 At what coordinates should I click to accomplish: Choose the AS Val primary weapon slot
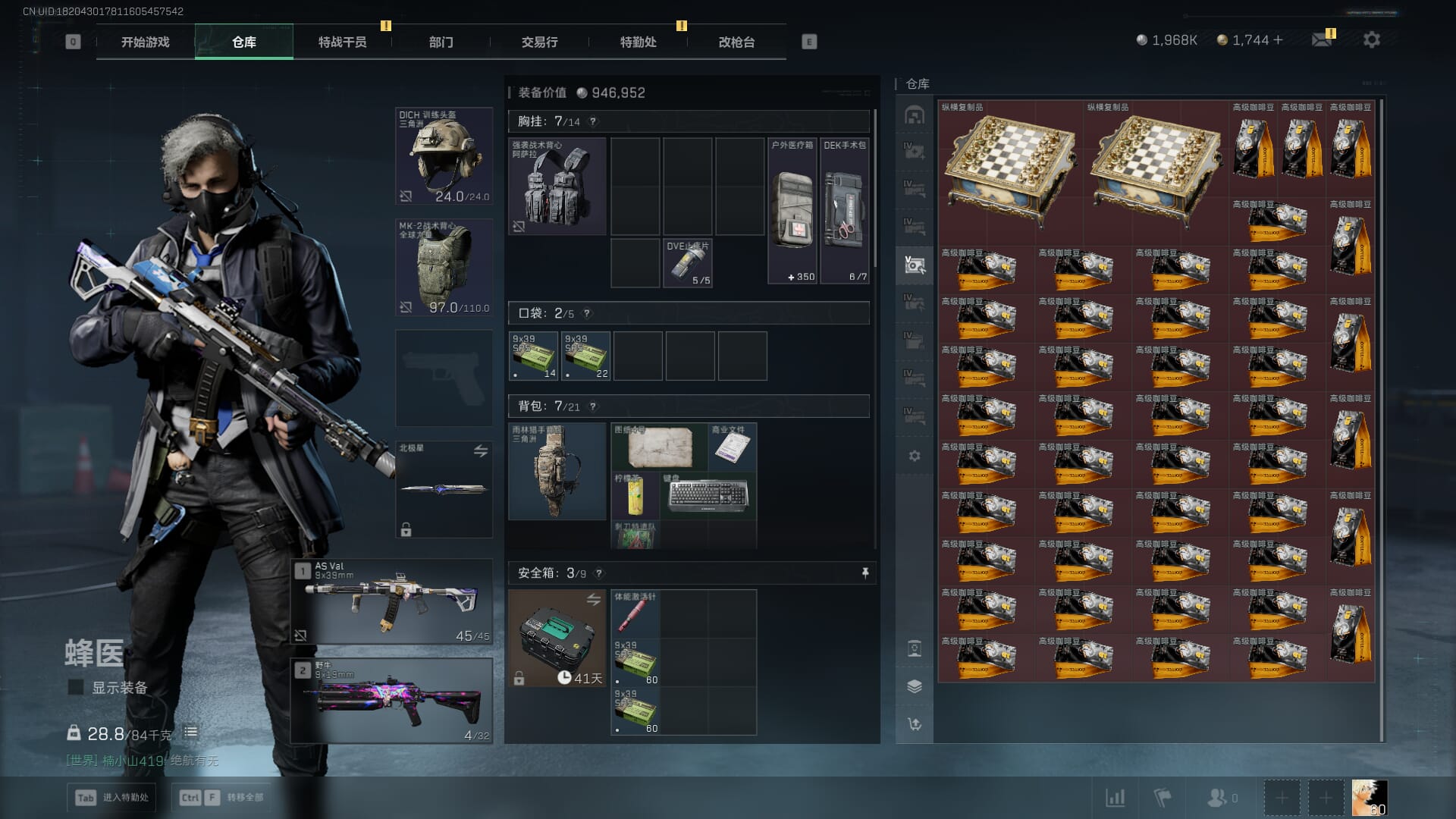pyautogui.click(x=392, y=602)
